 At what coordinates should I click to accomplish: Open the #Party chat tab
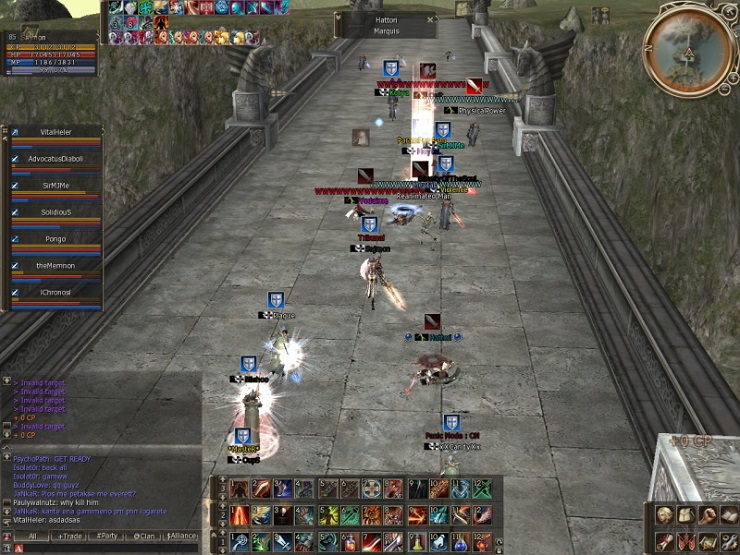pos(109,536)
